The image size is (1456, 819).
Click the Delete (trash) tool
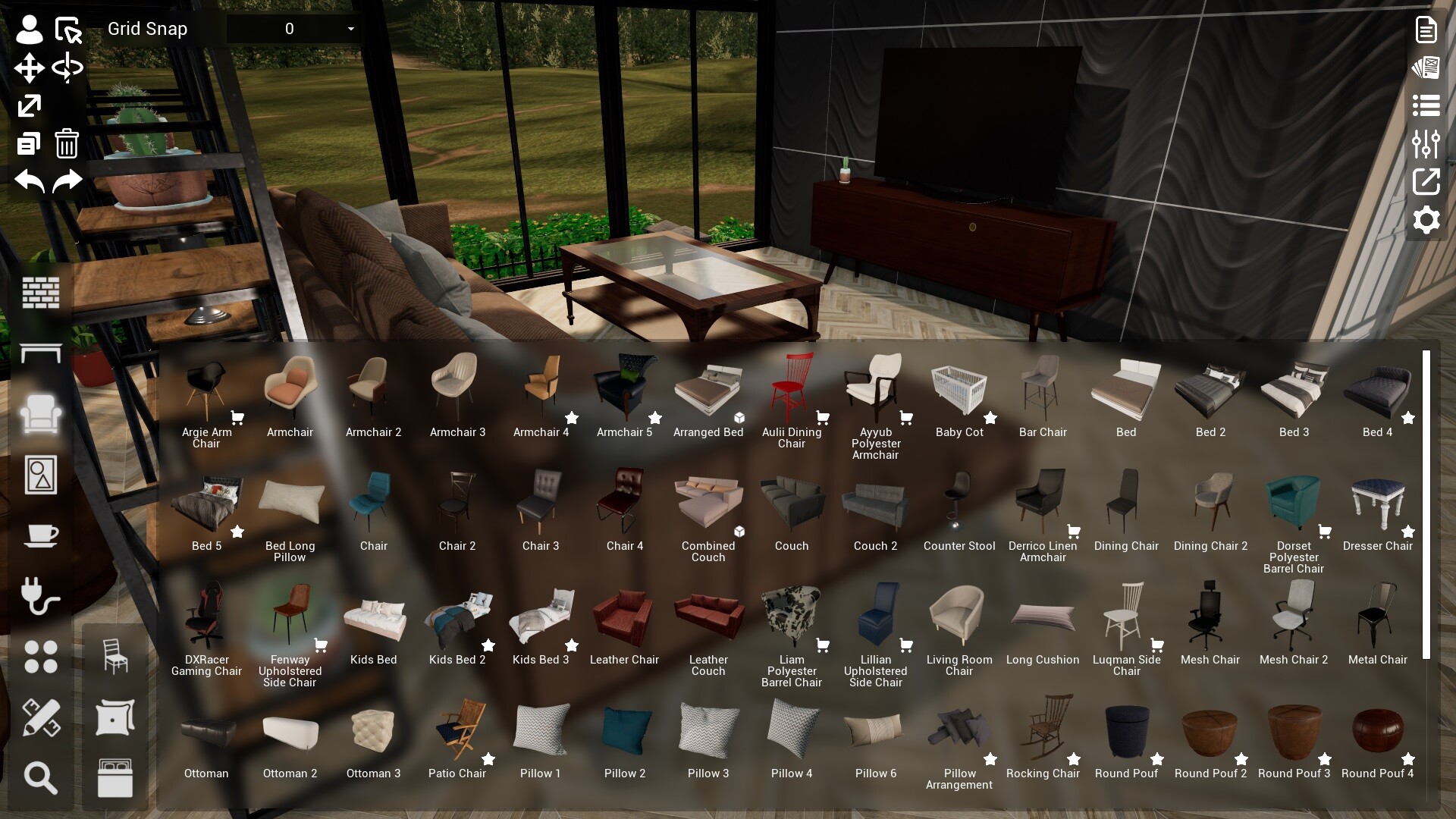(x=67, y=143)
